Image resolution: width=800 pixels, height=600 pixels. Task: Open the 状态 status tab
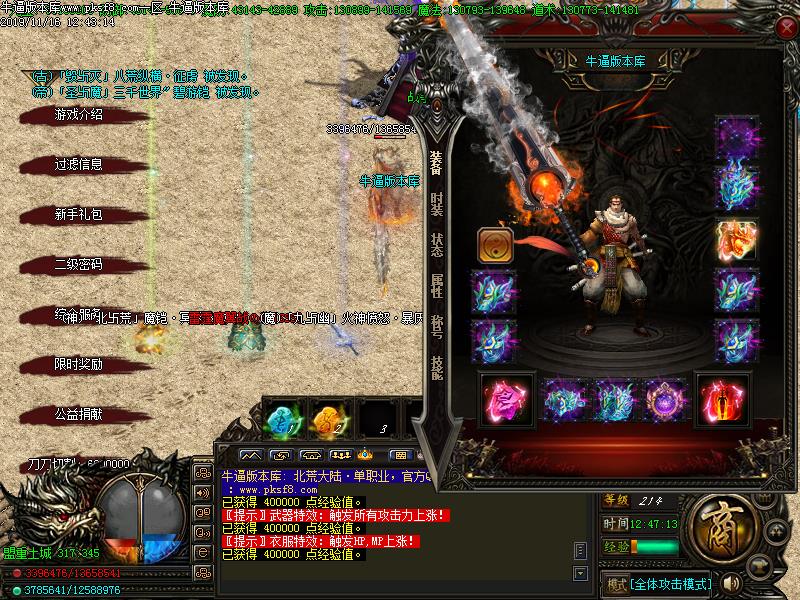(436, 245)
